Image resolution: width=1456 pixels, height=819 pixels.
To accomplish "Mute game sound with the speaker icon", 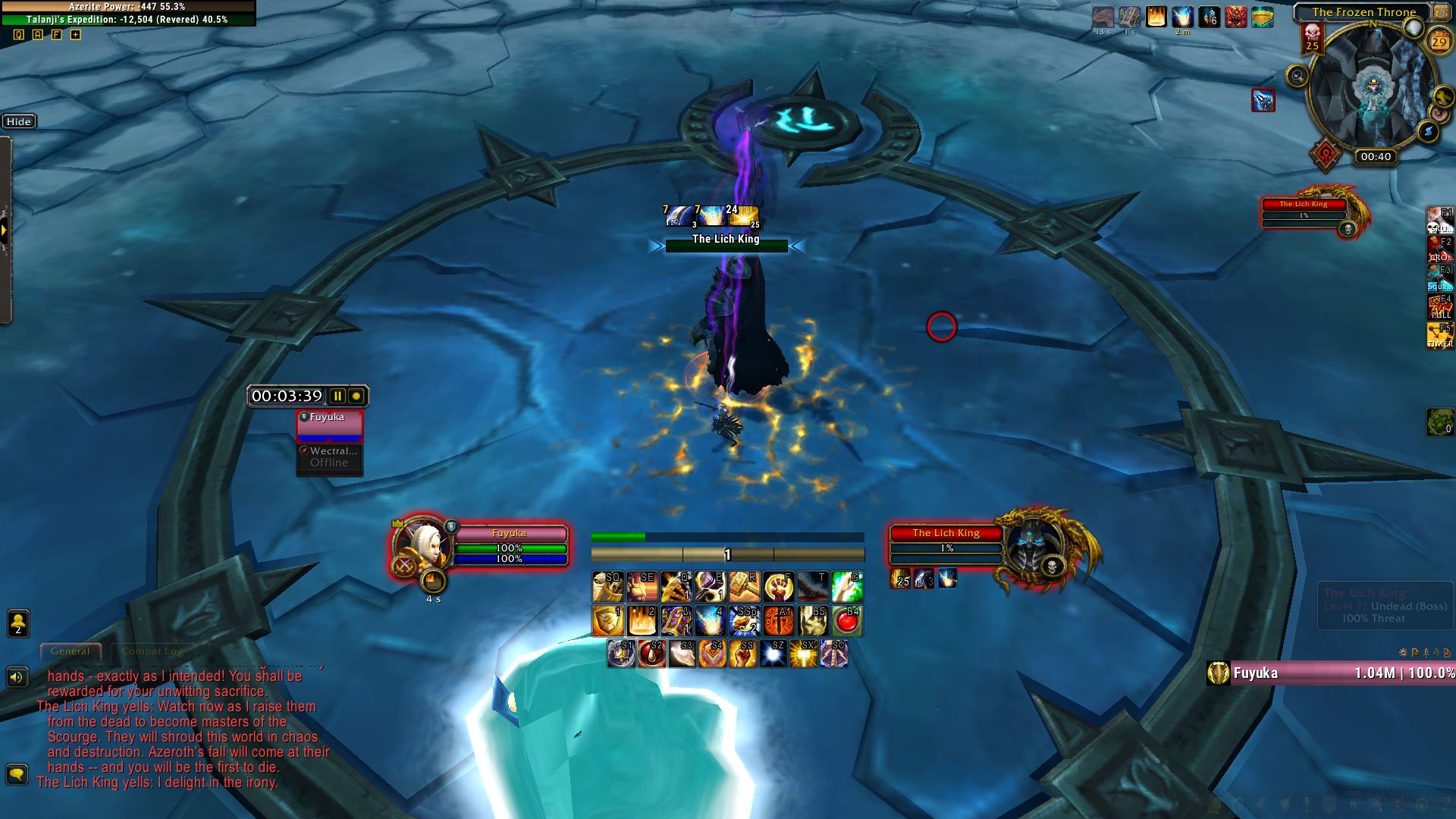I will coord(17,676).
